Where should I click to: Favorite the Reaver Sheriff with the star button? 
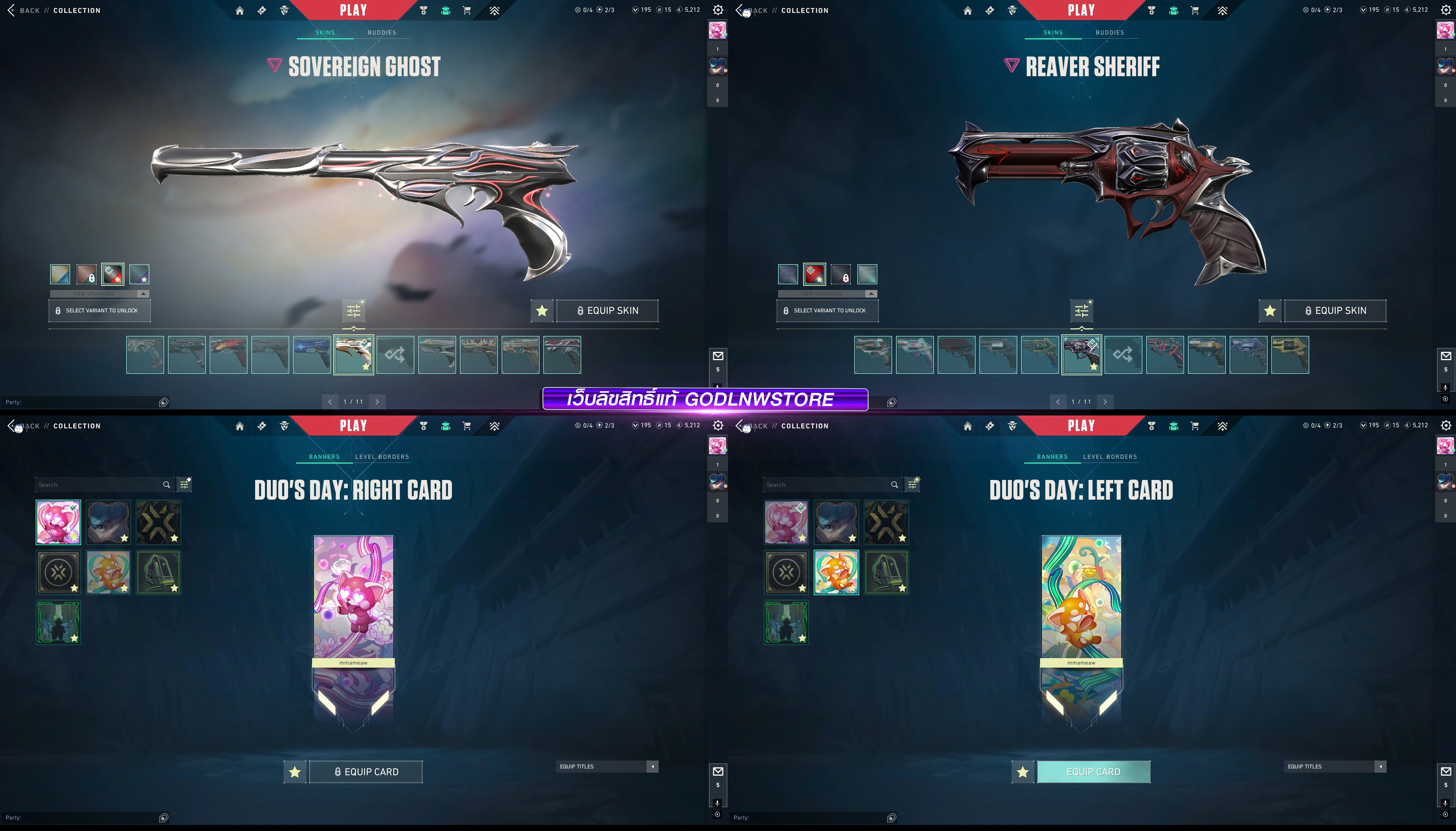[1269, 310]
